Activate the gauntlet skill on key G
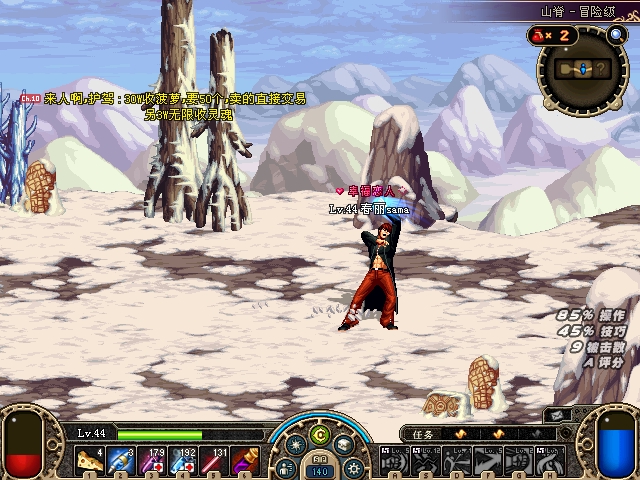This screenshot has width=640, height=480. [x=518, y=460]
